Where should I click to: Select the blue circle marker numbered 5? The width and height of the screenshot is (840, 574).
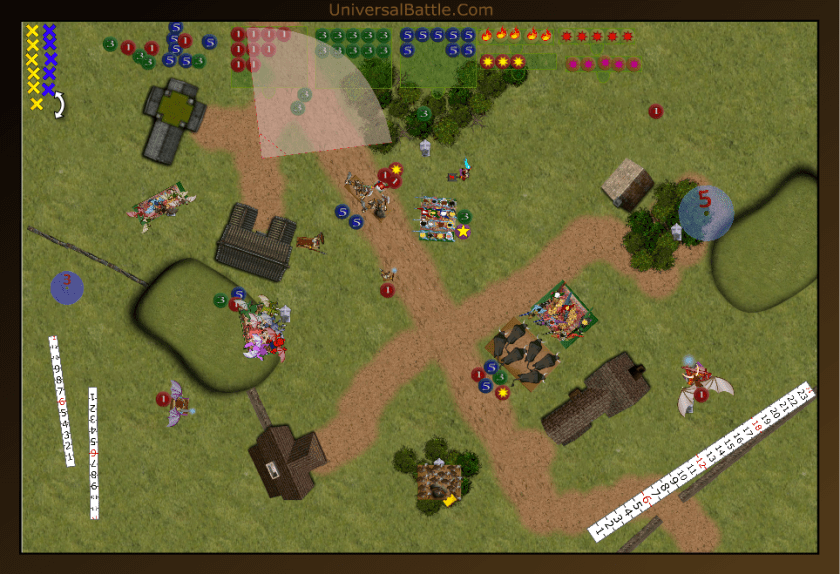click(x=705, y=212)
